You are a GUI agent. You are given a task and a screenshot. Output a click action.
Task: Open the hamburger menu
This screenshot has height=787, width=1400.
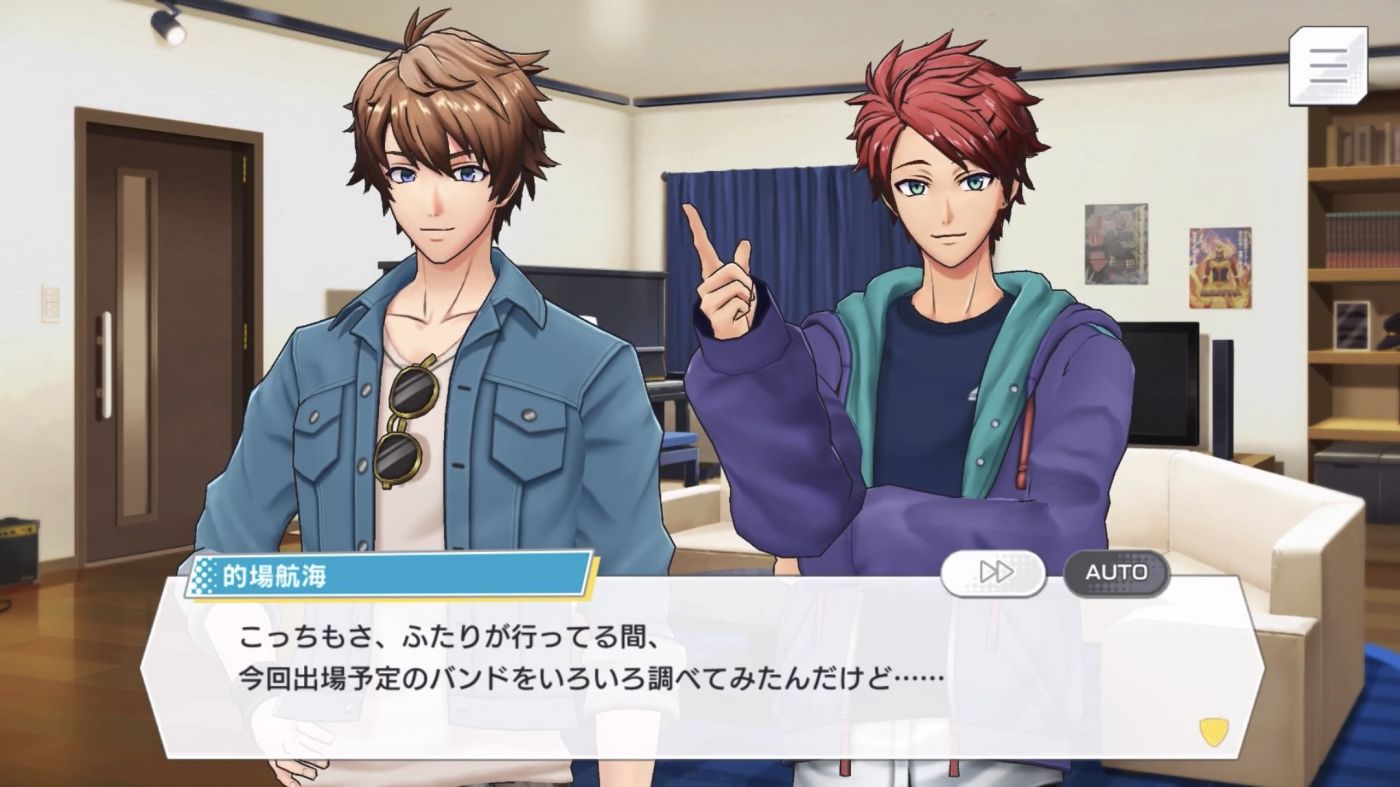(1328, 65)
